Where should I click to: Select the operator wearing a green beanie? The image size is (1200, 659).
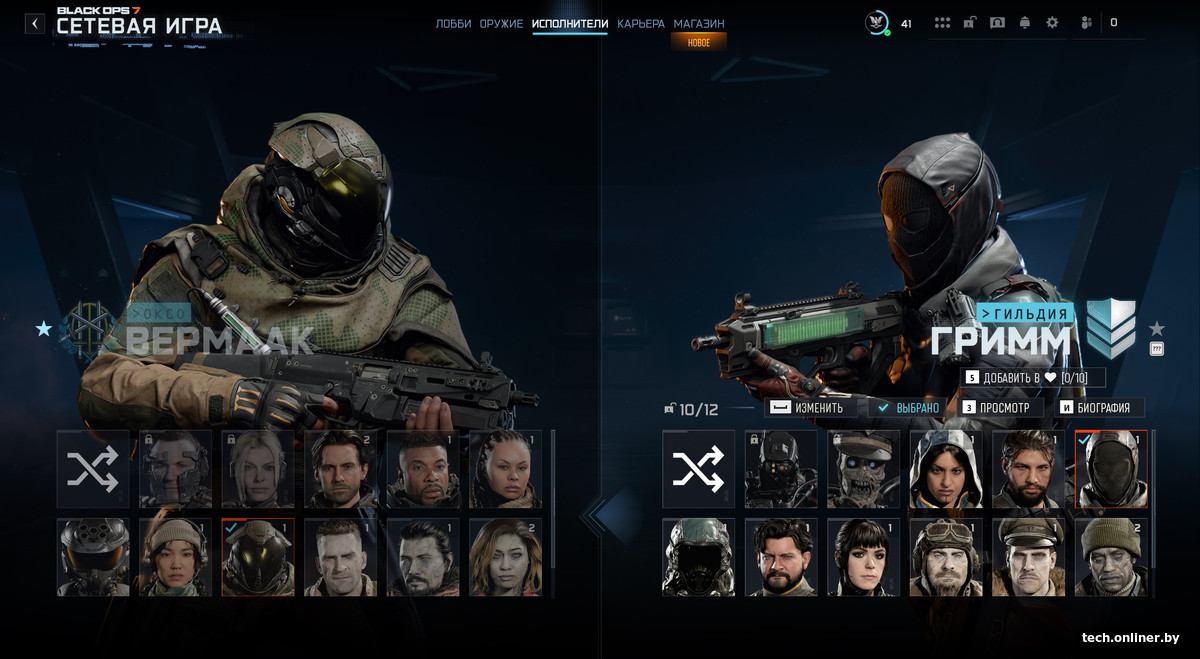click(x=1111, y=556)
